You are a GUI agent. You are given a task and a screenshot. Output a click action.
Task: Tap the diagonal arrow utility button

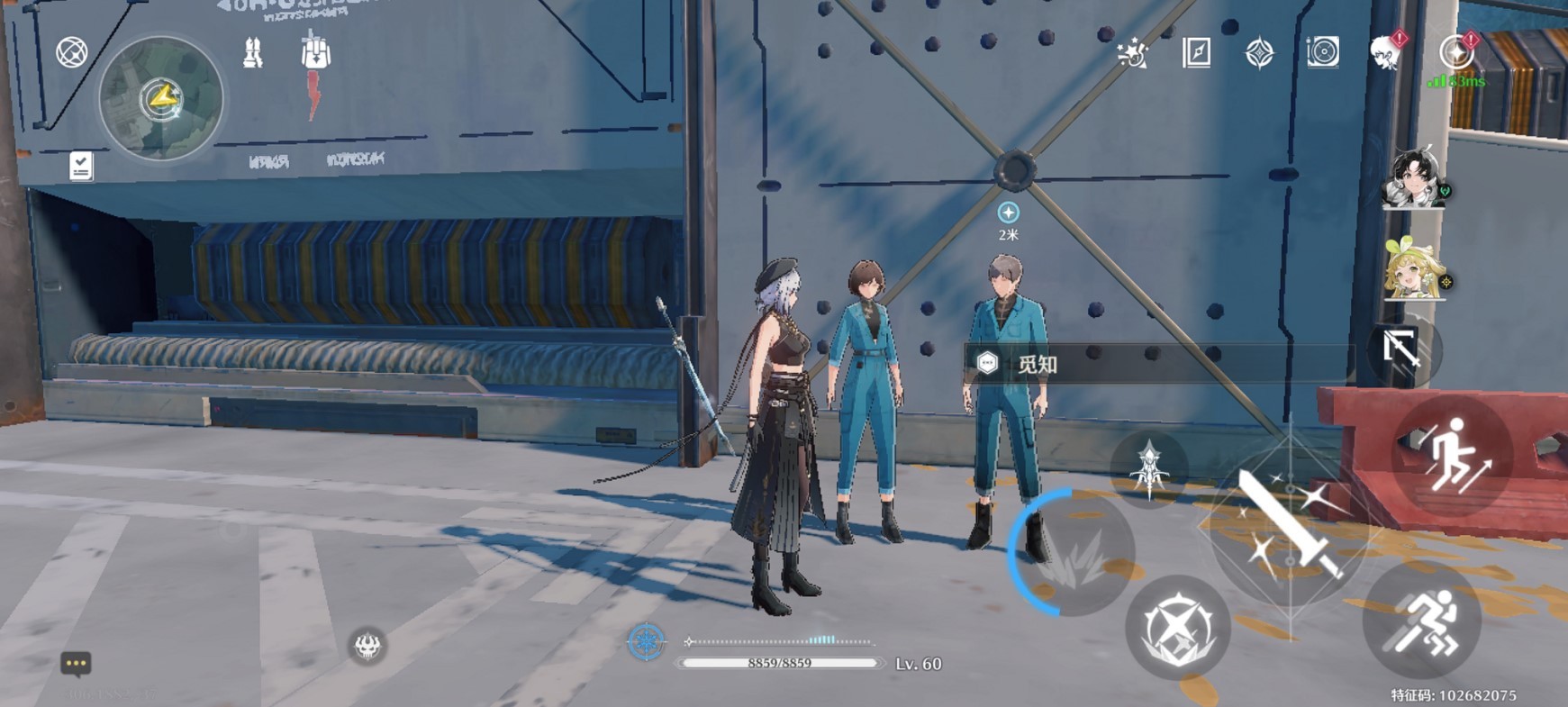pos(1400,349)
